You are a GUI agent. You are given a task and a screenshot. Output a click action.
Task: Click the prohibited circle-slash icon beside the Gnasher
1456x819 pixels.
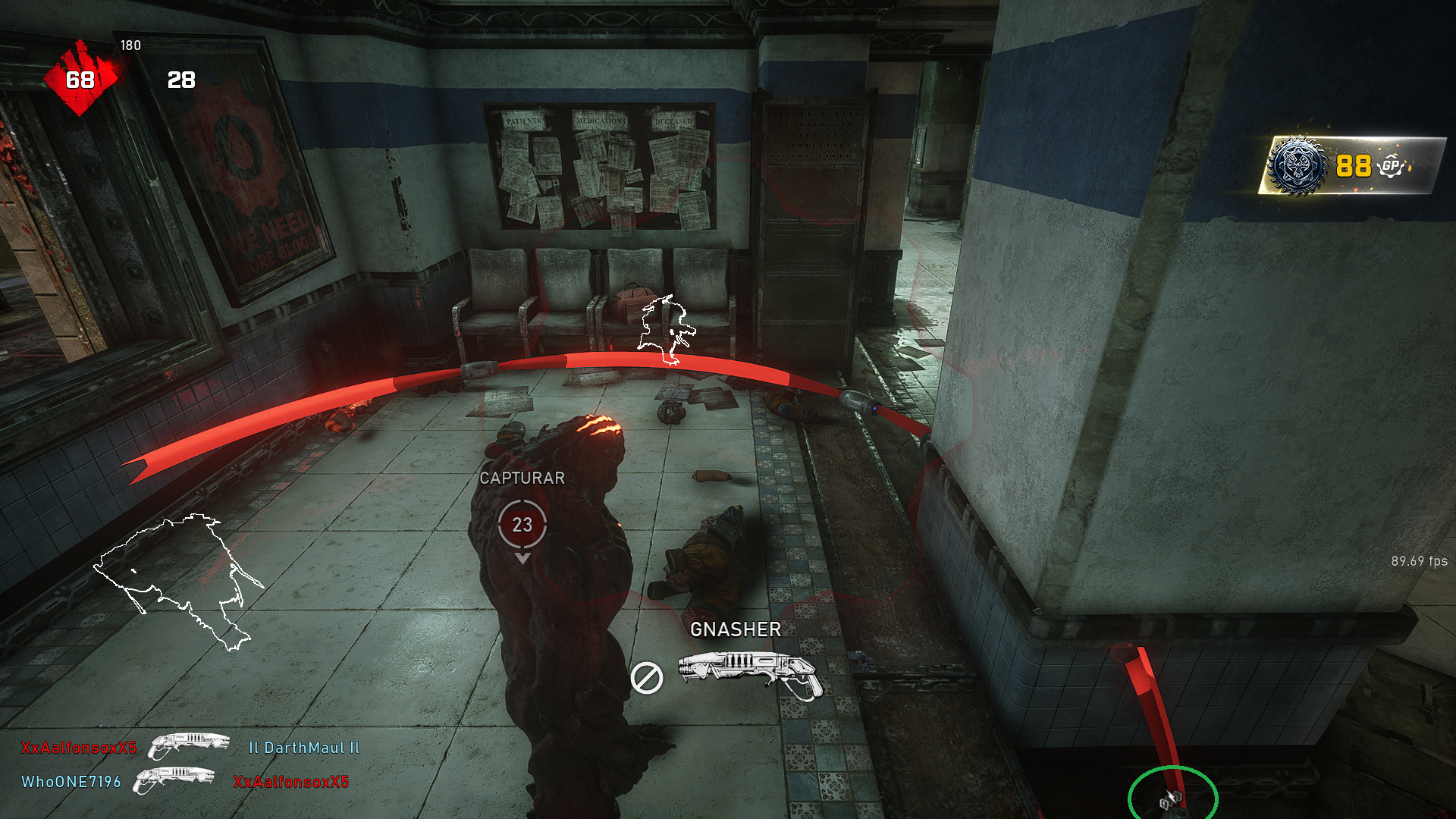[646, 677]
